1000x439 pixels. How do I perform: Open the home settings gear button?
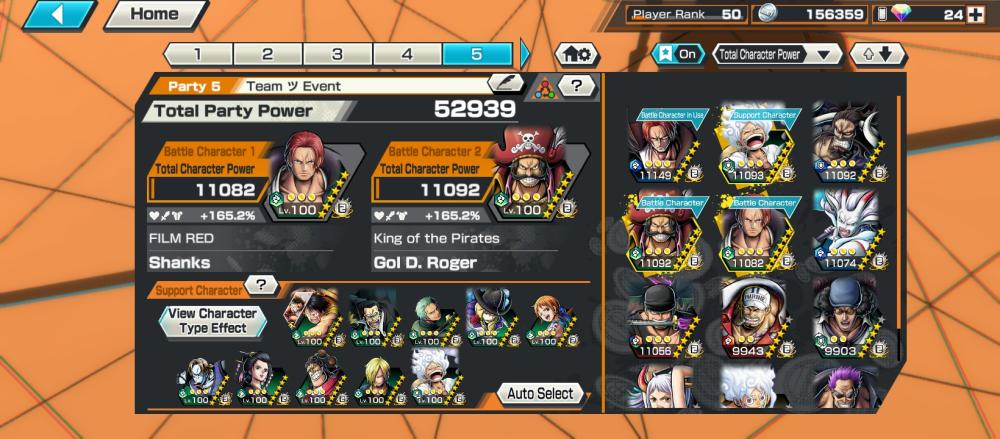click(x=577, y=54)
